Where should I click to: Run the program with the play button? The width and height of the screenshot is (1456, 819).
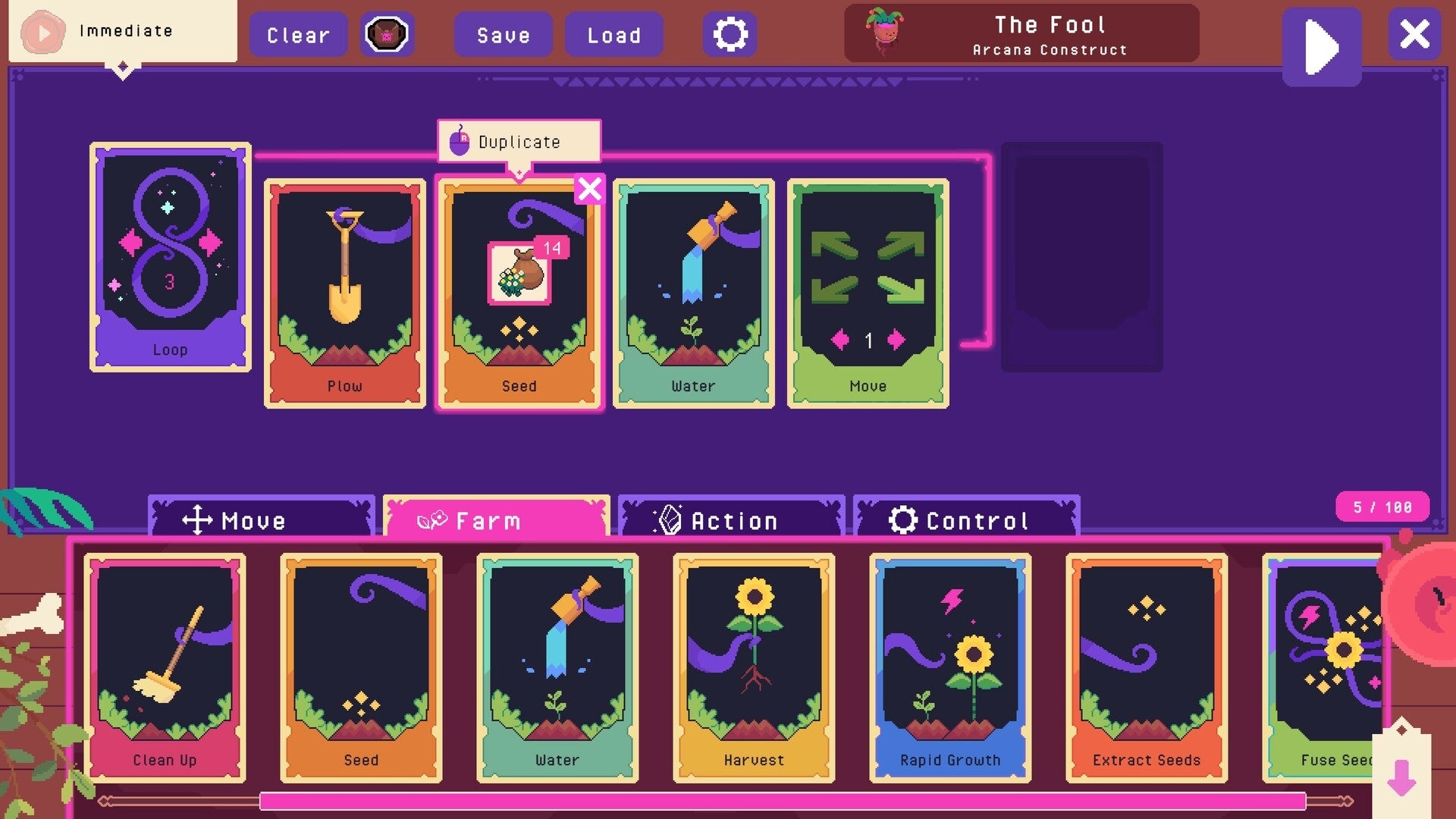pos(1322,47)
